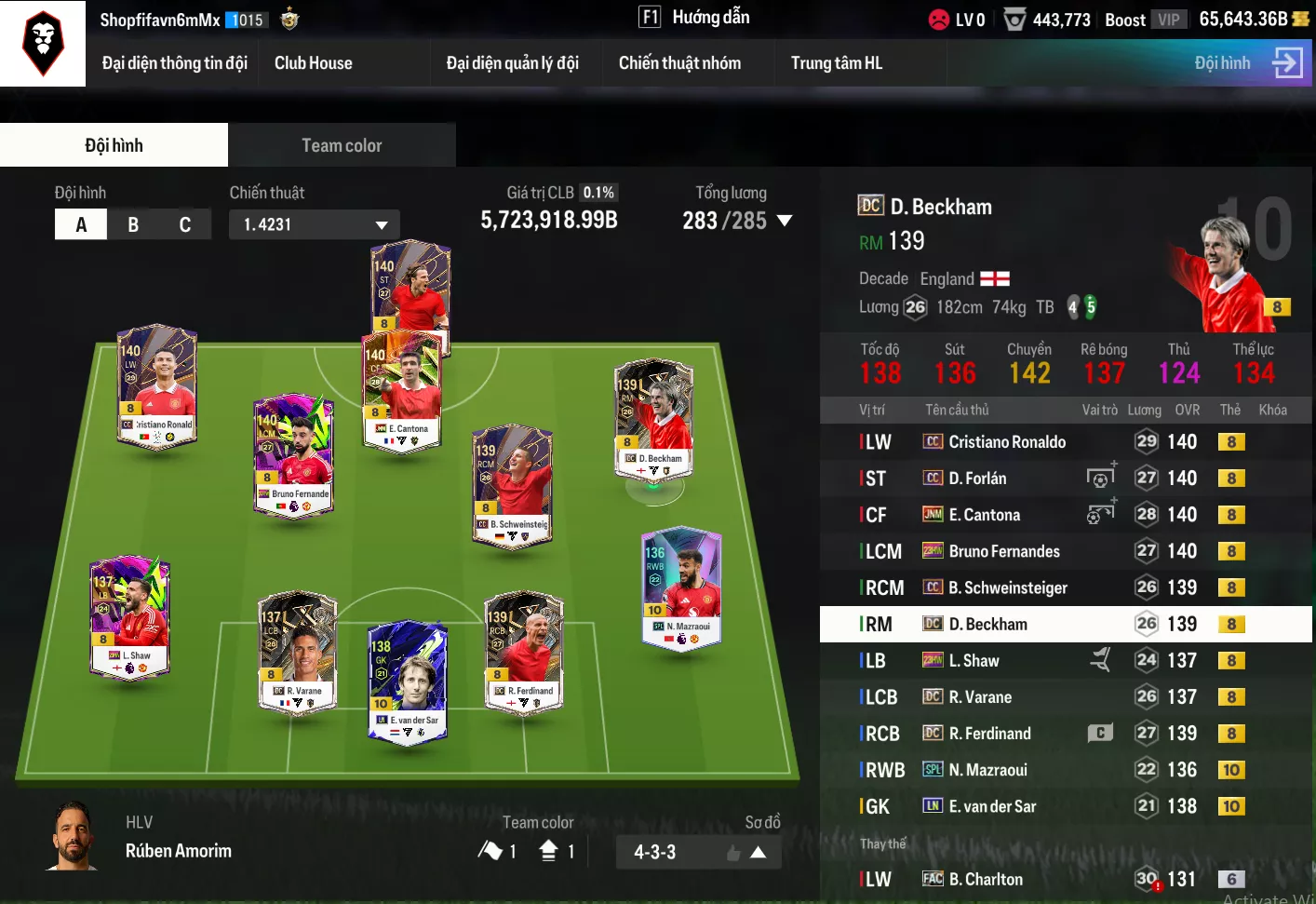
Task: Open Trung tâm HL menu
Action: pos(836,63)
